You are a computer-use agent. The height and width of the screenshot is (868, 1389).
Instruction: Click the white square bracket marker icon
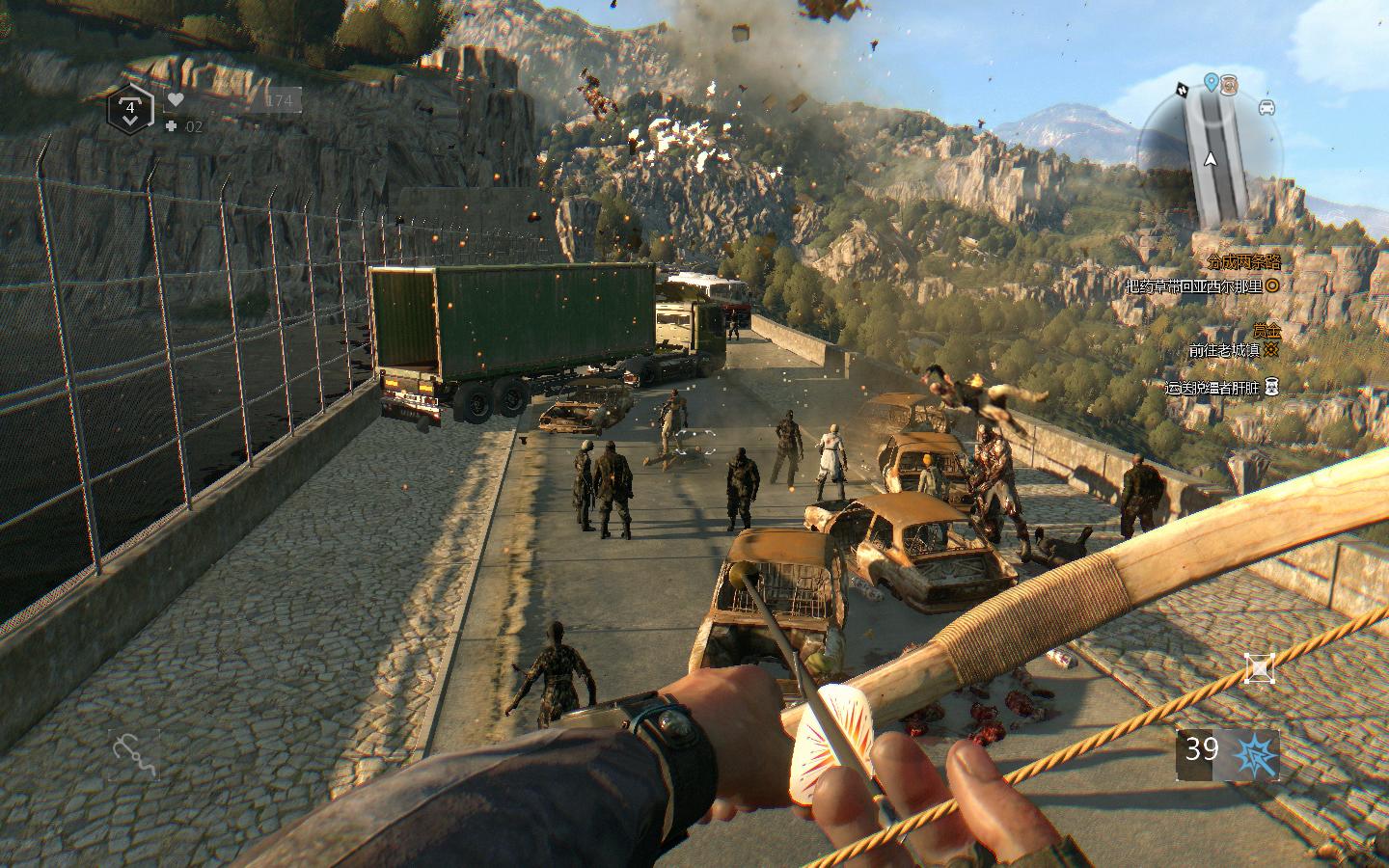coord(1259,667)
